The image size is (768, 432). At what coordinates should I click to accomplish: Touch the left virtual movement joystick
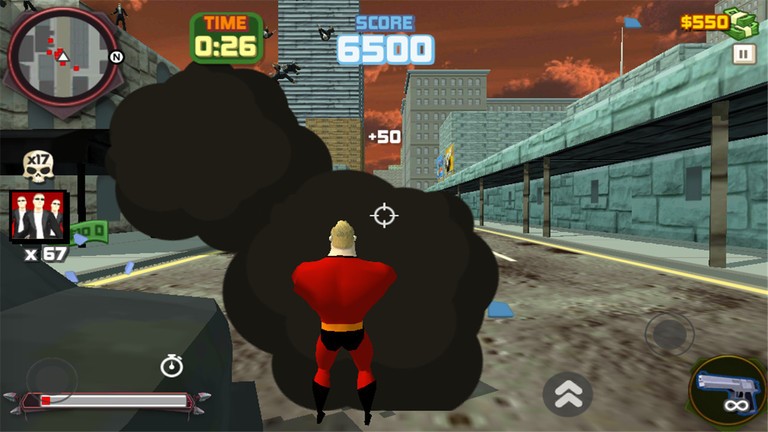click(52, 378)
